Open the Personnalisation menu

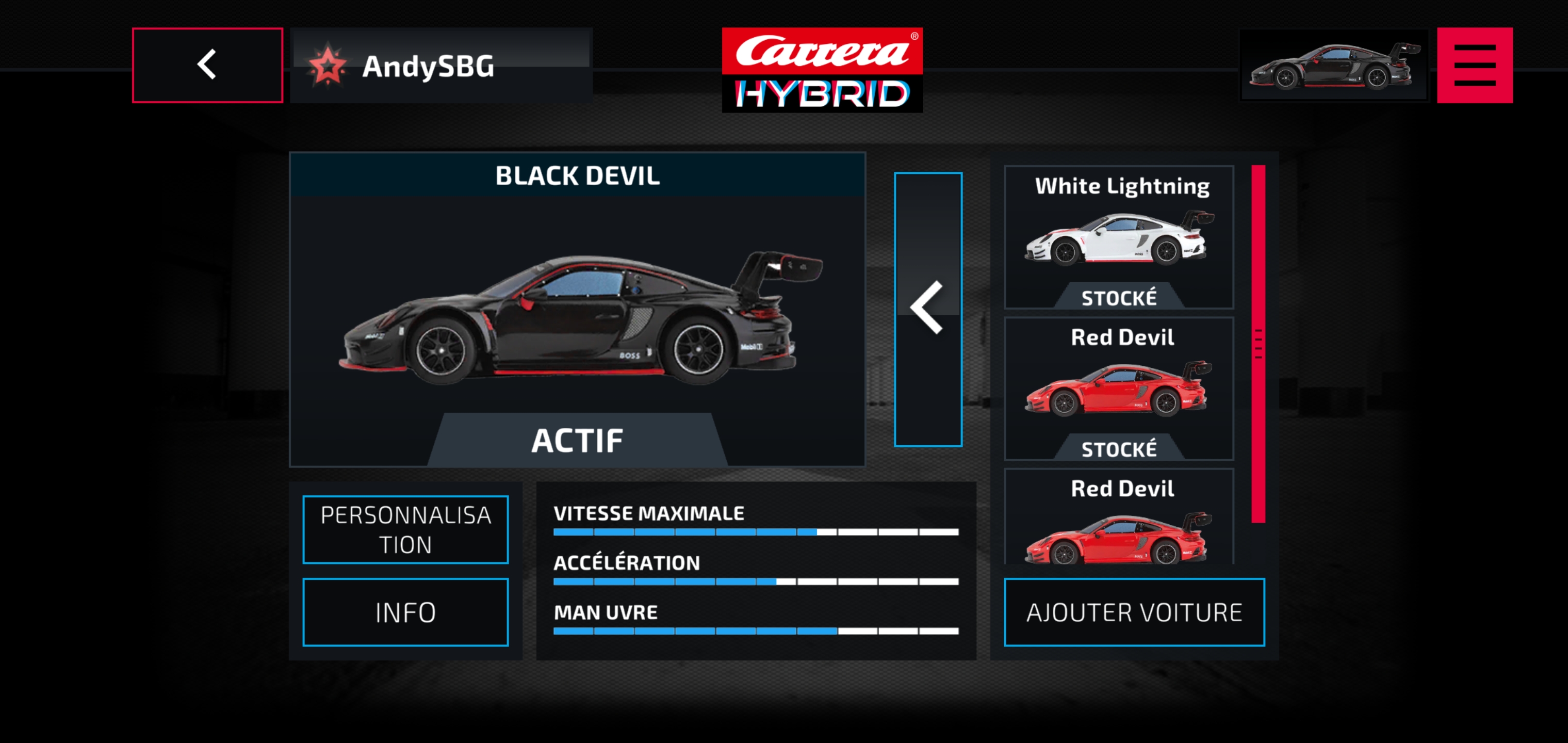coord(405,529)
